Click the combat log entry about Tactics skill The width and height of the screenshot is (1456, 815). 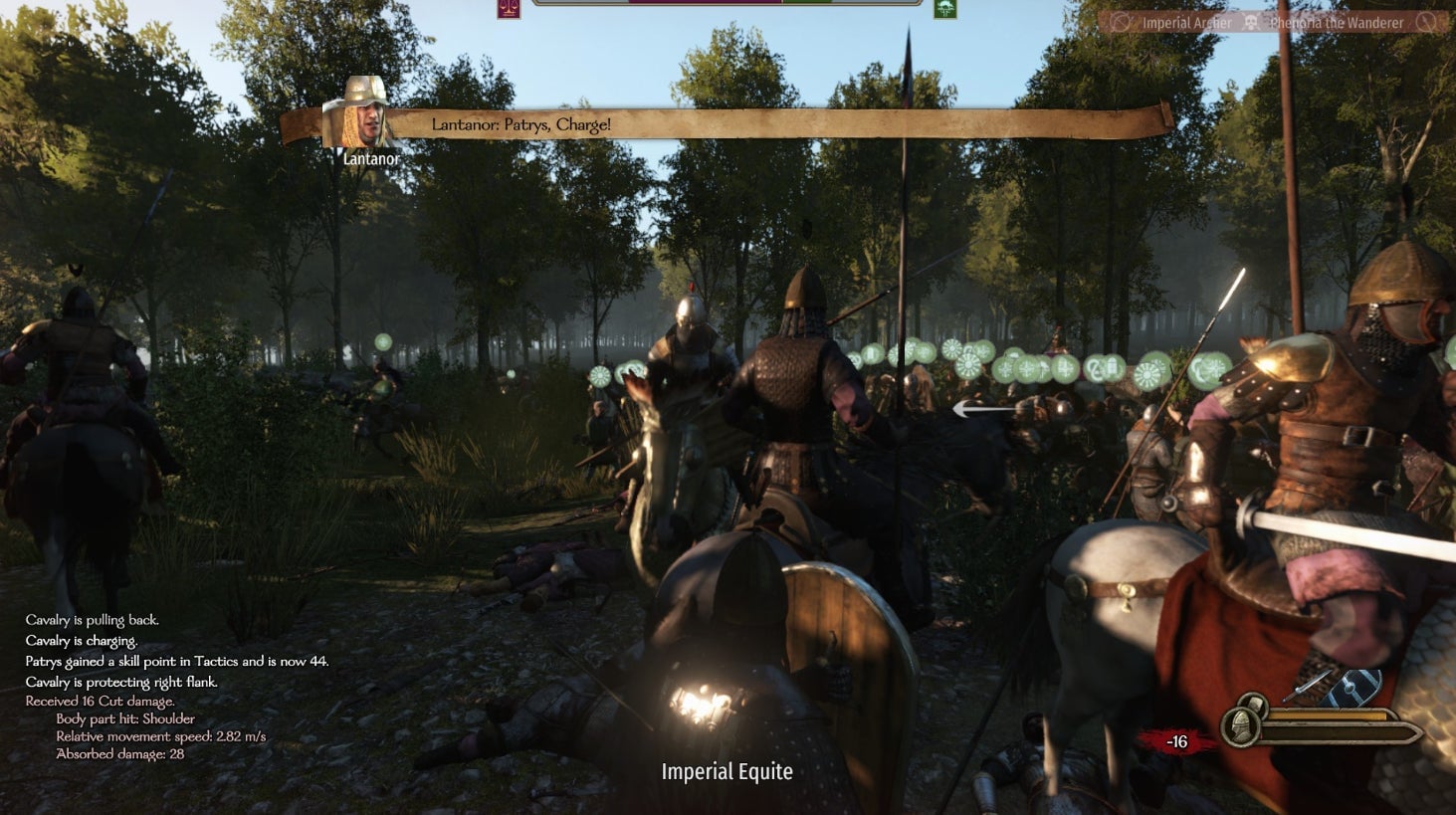coord(176,660)
